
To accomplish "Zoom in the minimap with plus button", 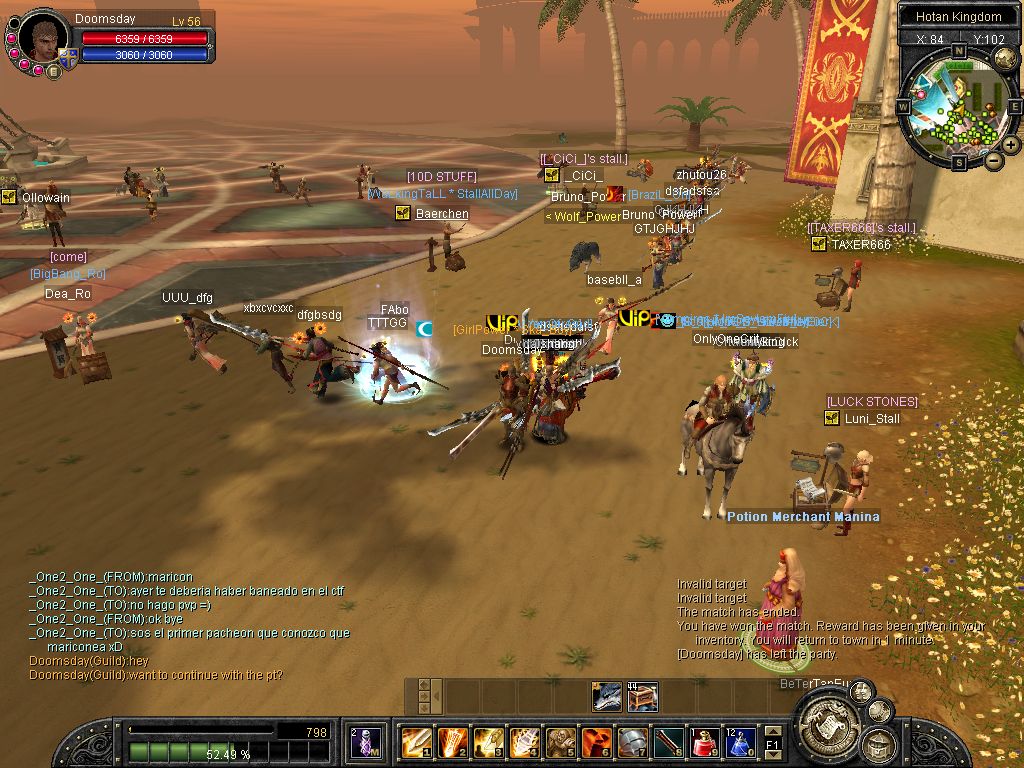I will [x=1011, y=144].
